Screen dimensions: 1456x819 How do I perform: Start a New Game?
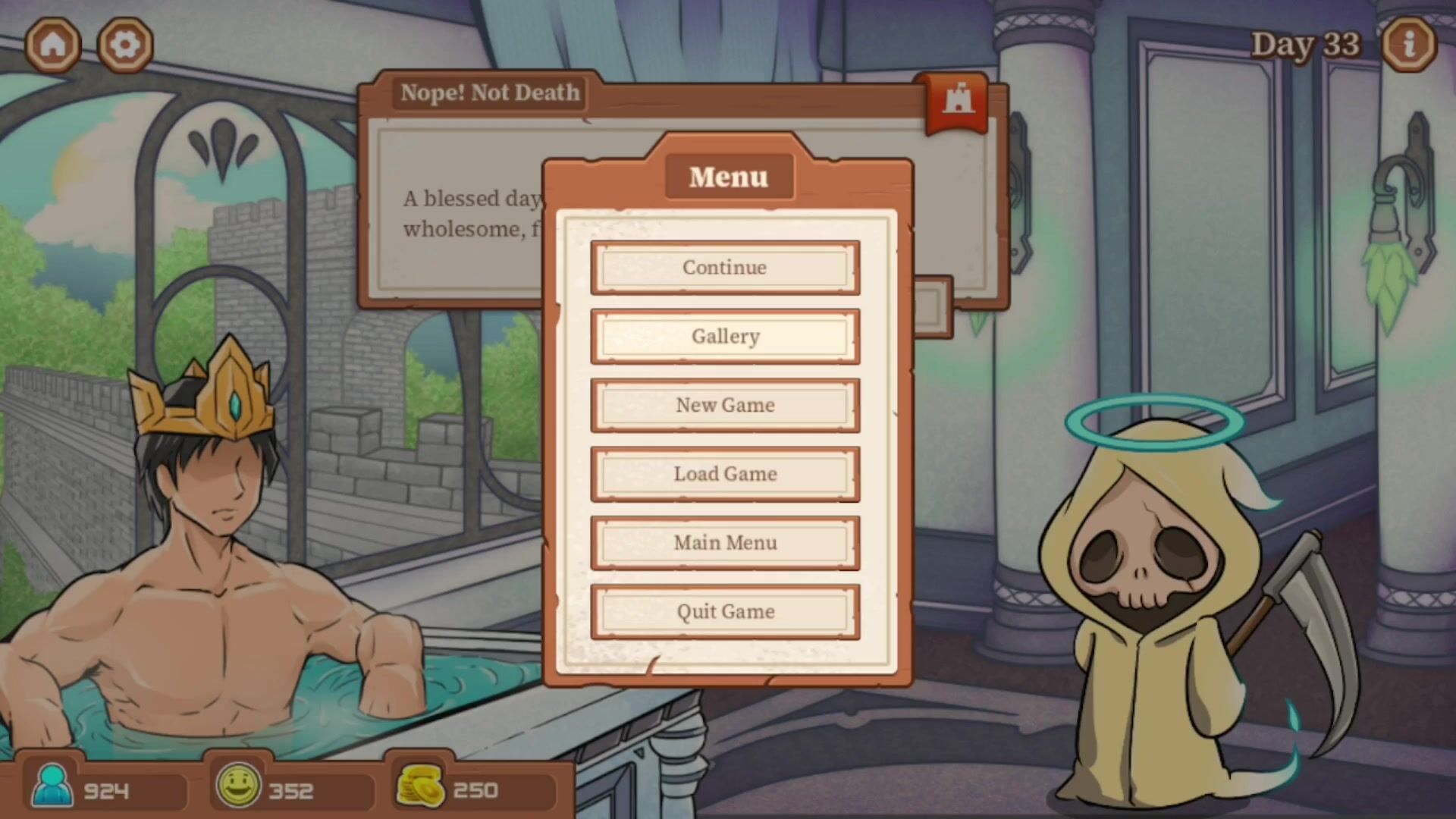click(725, 405)
